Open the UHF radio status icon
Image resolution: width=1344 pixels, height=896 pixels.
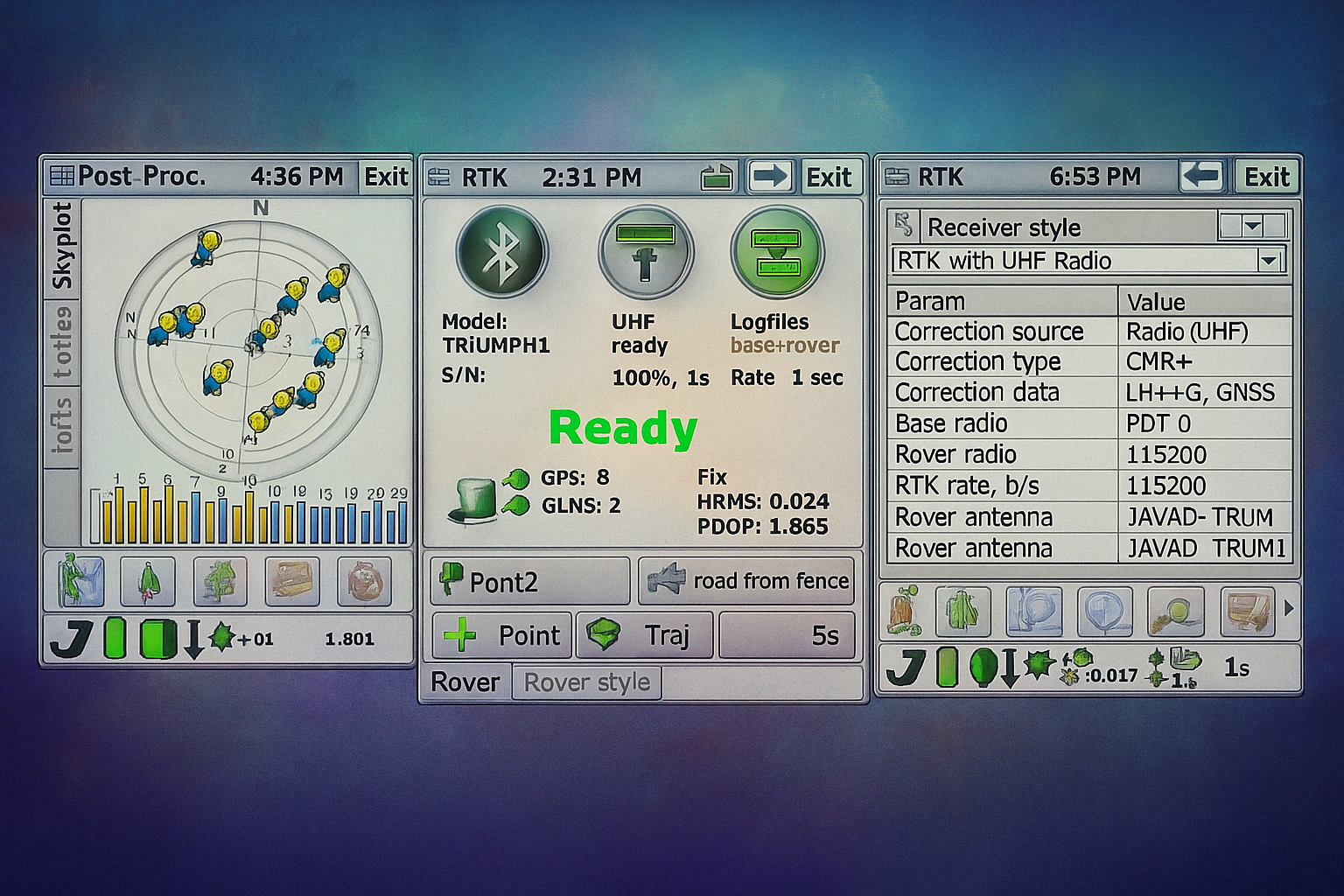coord(645,251)
